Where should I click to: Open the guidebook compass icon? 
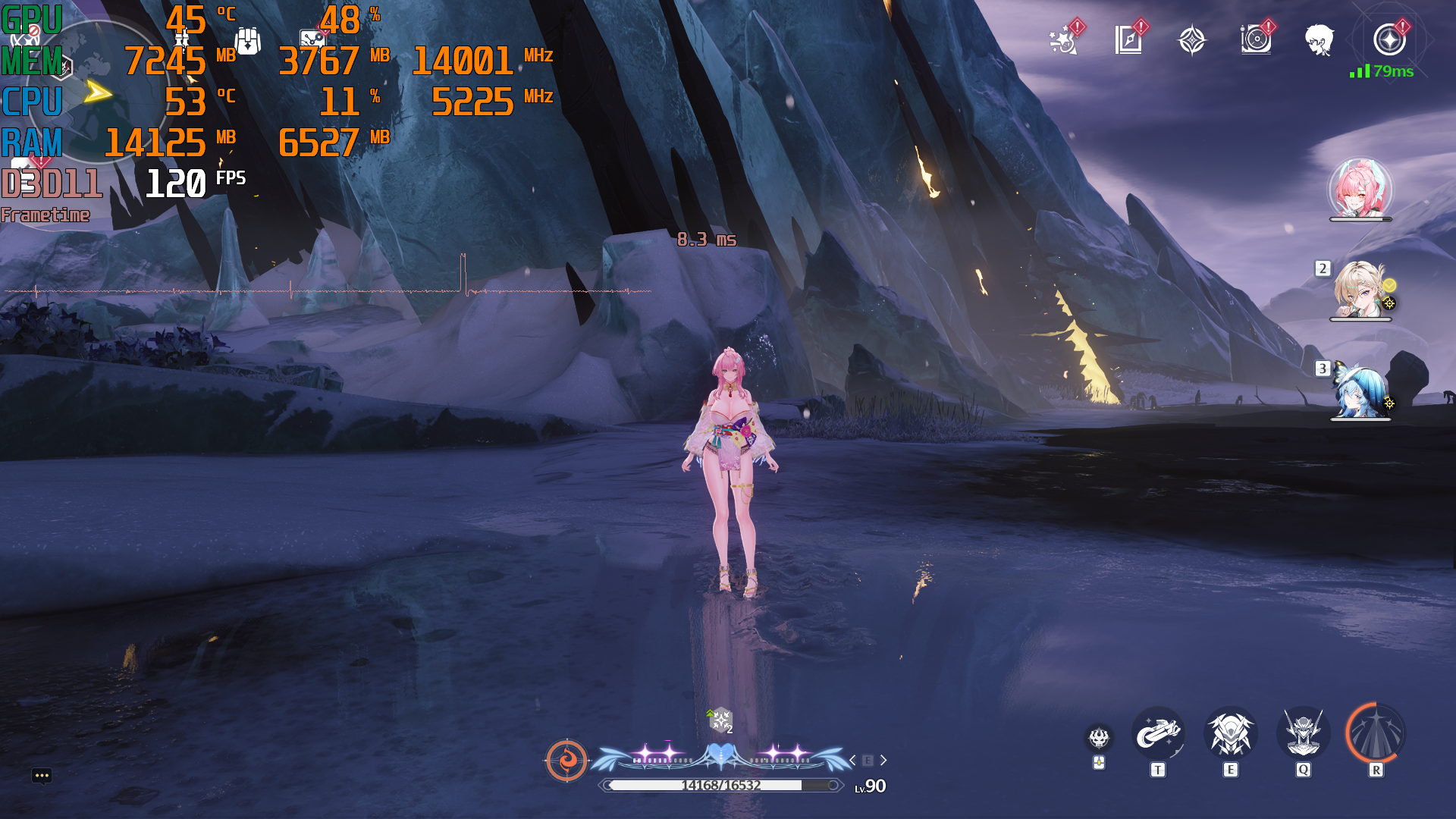click(1128, 40)
